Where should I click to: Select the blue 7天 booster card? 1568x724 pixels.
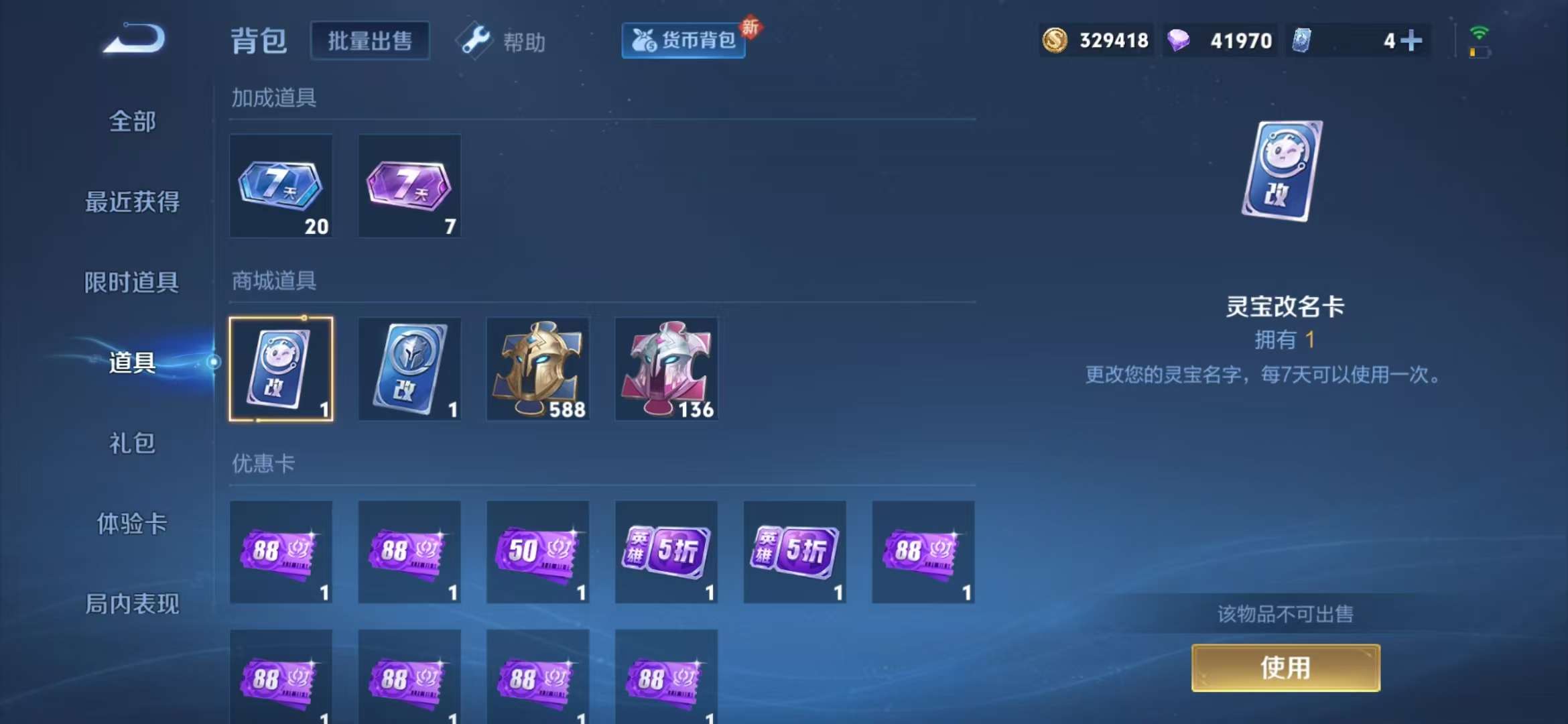281,186
